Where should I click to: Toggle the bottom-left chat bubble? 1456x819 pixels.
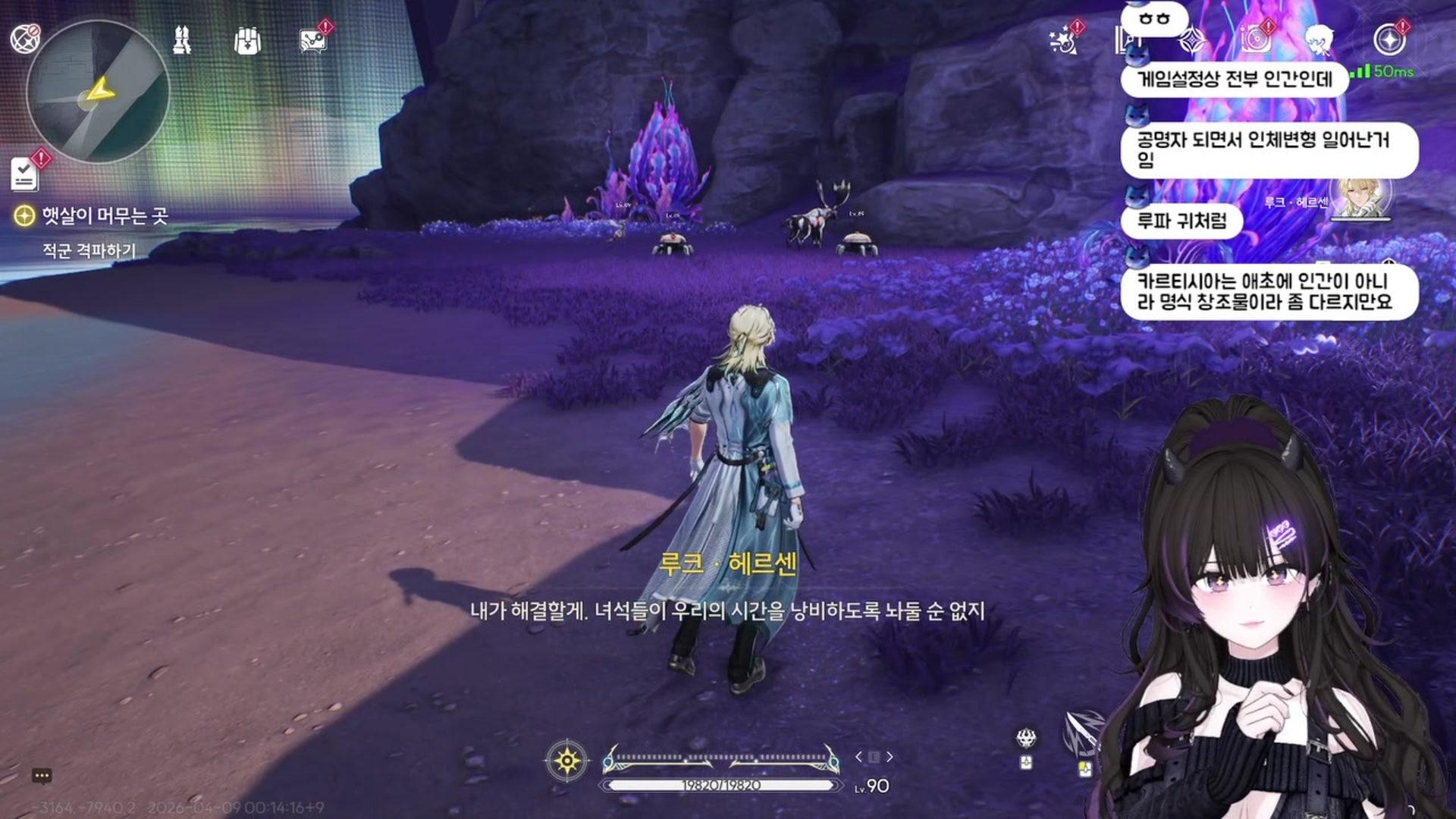click(x=43, y=773)
